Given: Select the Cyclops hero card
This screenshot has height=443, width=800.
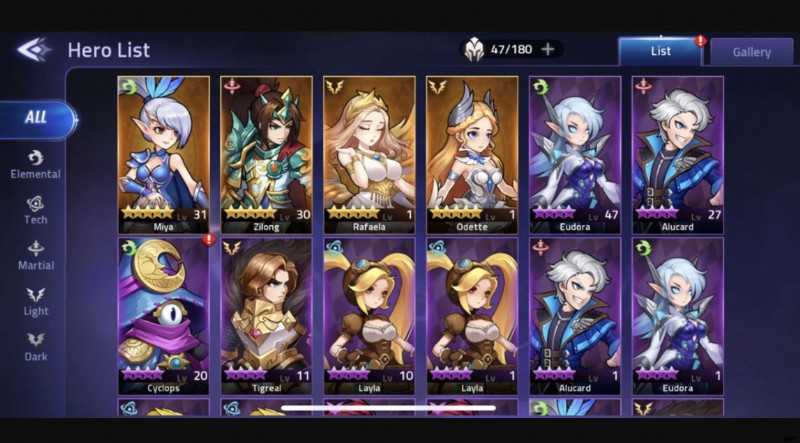Looking at the screenshot, I should point(163,314).
